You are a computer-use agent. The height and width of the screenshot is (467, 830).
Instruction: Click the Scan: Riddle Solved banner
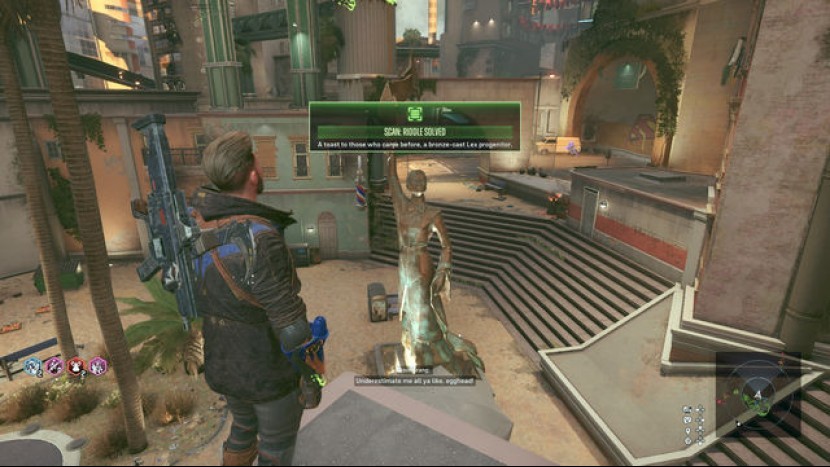point(414,132)
